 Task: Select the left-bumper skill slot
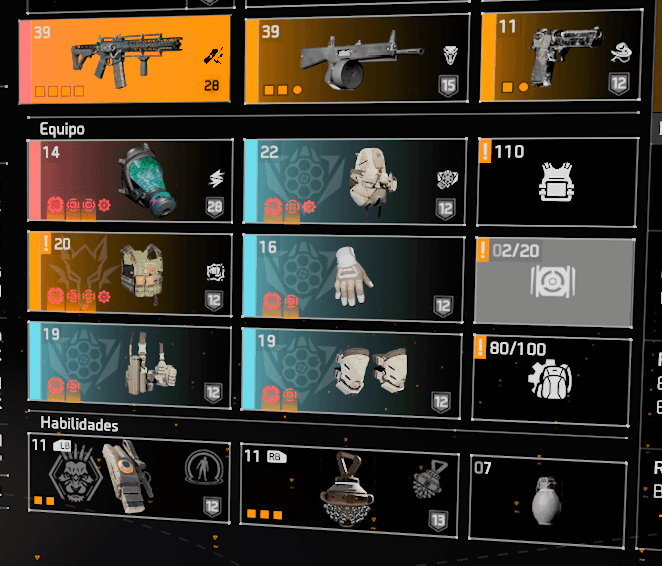[130, 479]
